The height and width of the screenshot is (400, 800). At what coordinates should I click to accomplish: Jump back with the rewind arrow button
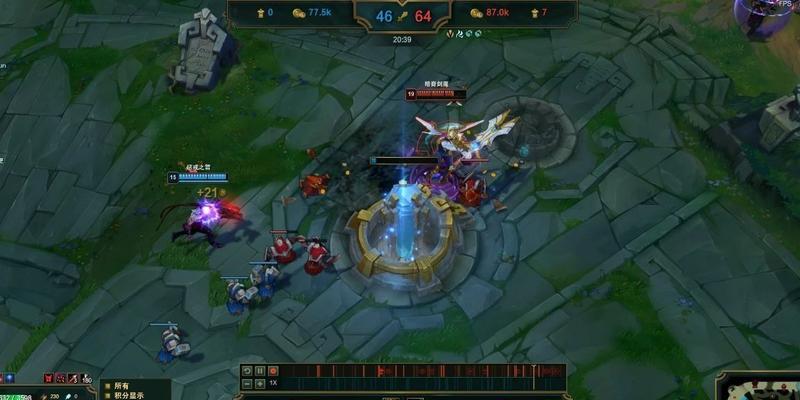[247, 371]
